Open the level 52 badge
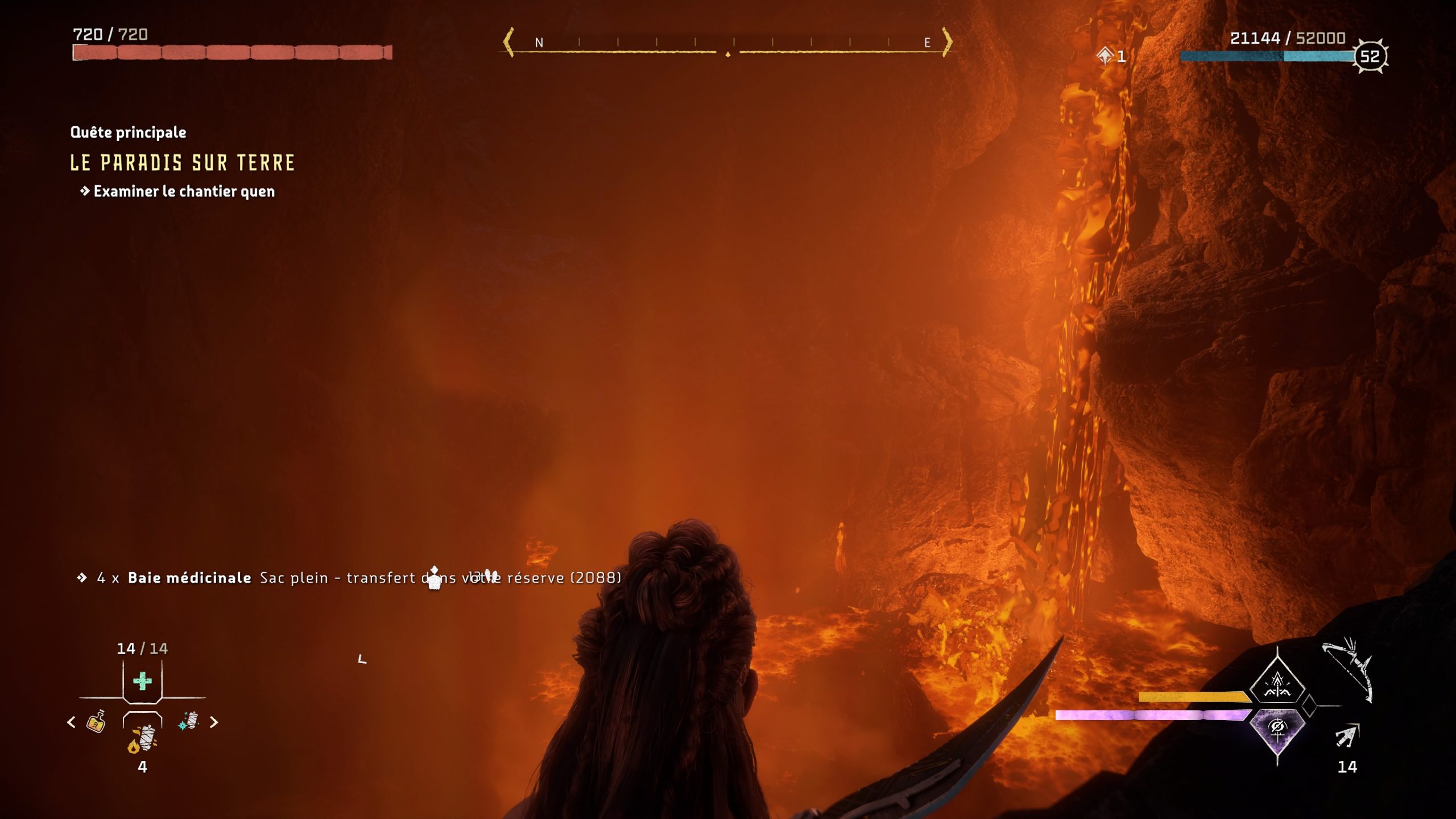 coord(1370,56)
